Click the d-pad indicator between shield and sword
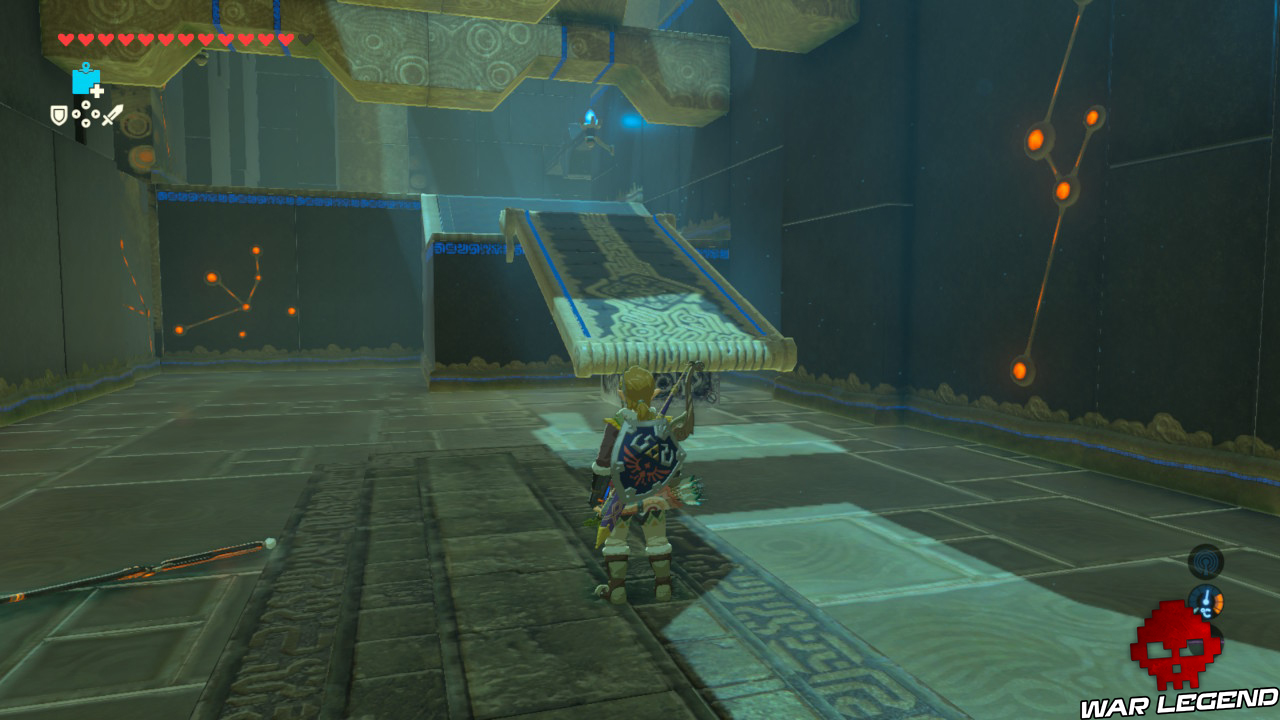The image size is (1280, 720). tap(85, 113)
